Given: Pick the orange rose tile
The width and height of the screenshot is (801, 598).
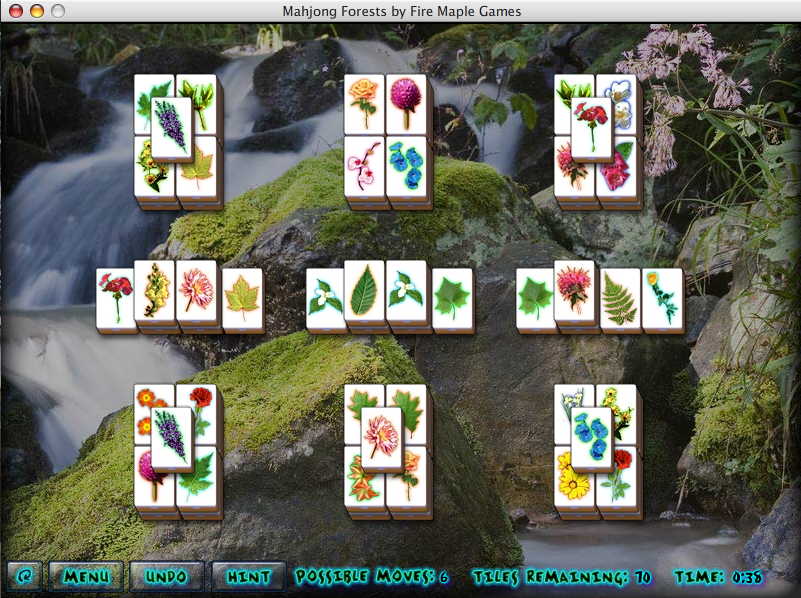Looking at the screenshot, I should click(x=363, y=102).
